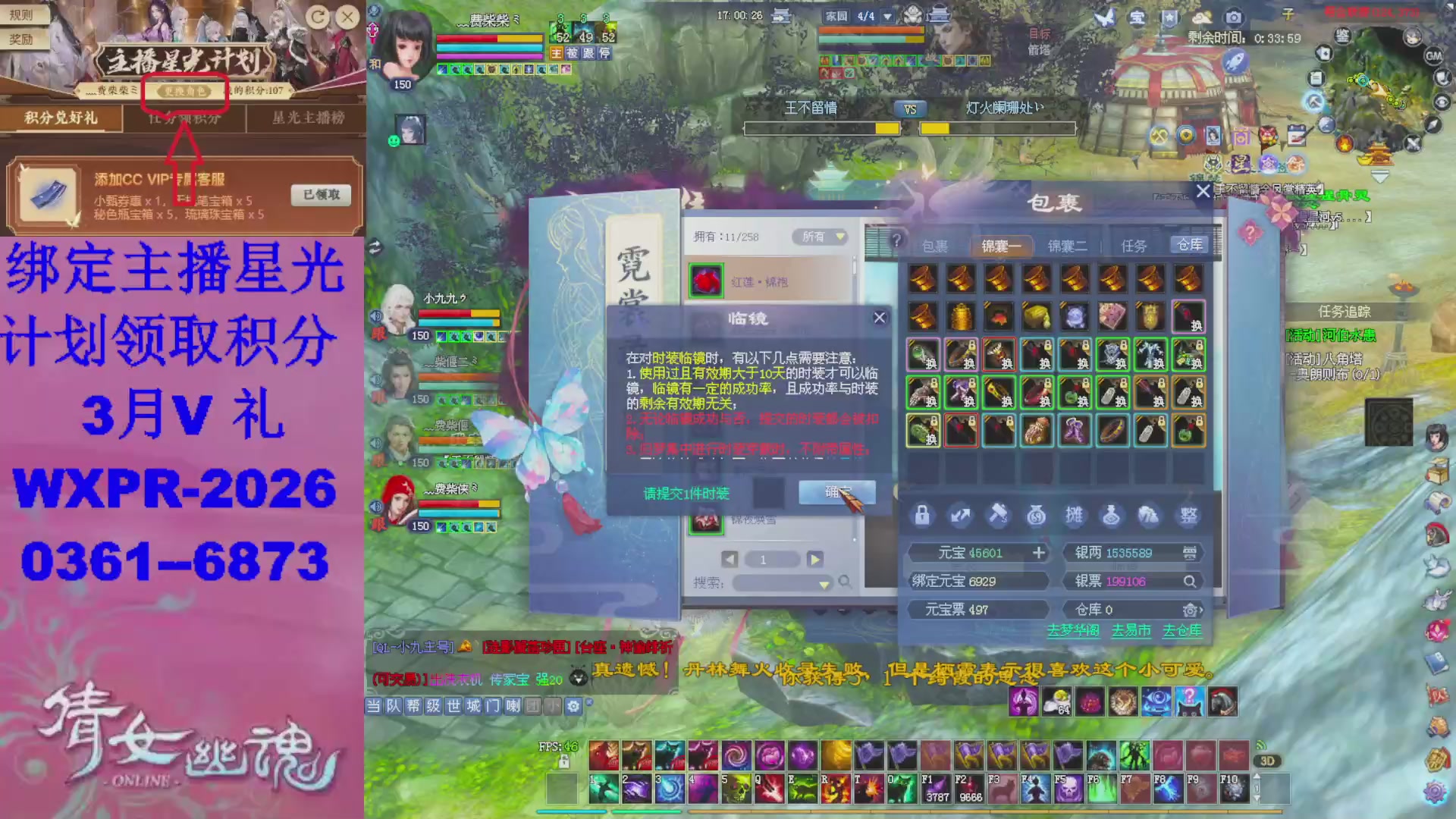The height and width of the screenshot is (819, 1456).
Task: Click the magnifier icon next to 银票
Action: click(x=1191, y=581)
